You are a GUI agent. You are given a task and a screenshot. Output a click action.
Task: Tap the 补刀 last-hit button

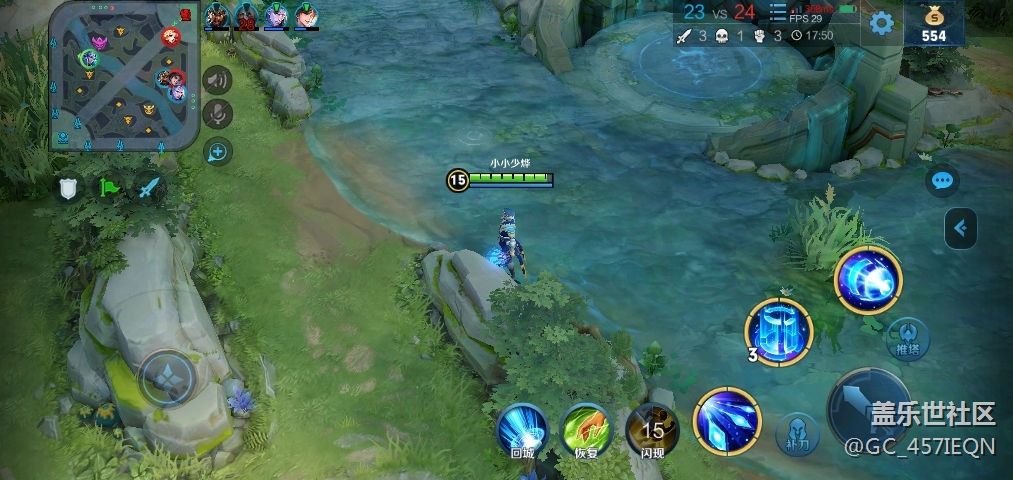click(797, 434)
